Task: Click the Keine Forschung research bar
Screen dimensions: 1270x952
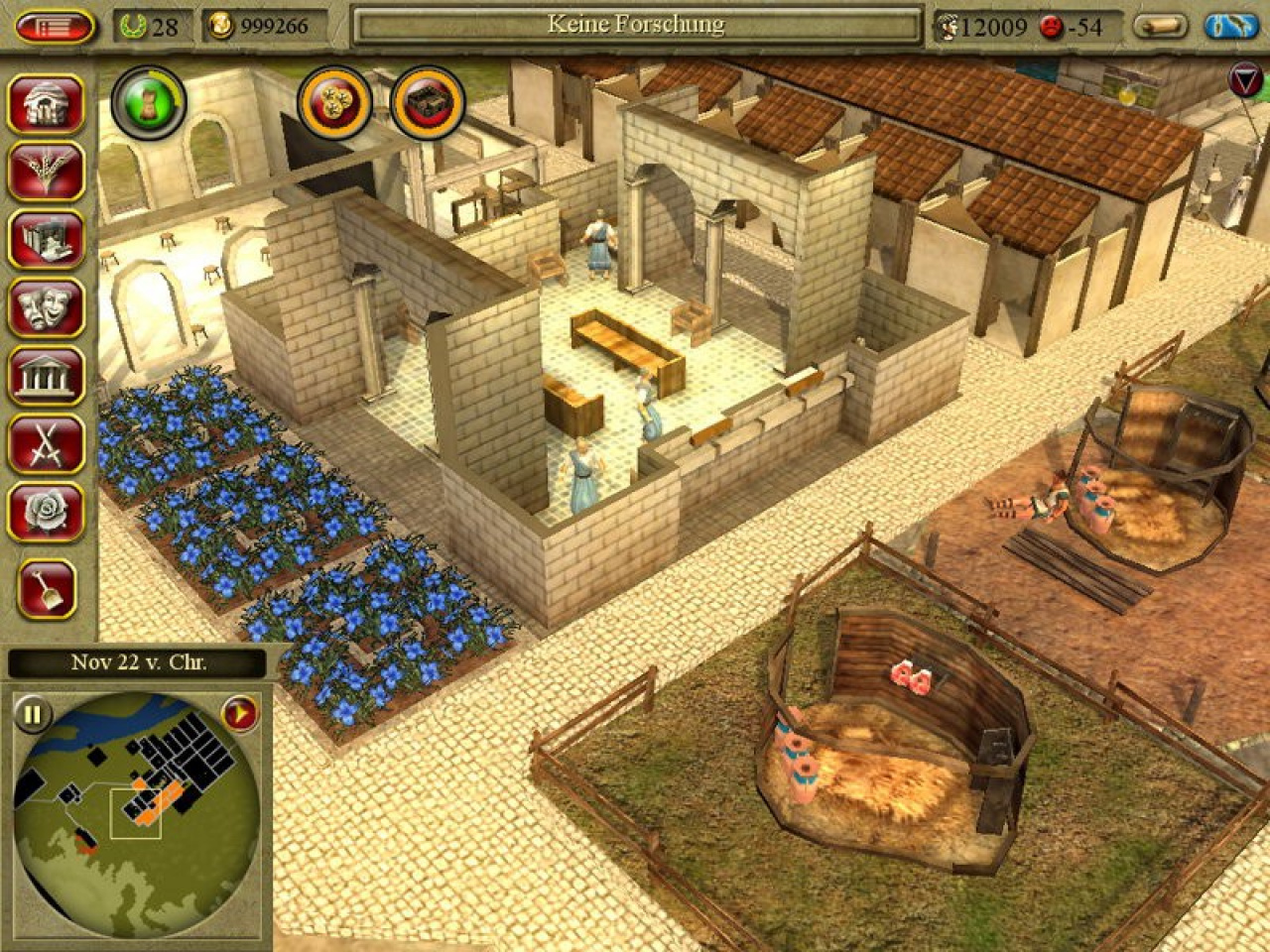Action: 636,26
